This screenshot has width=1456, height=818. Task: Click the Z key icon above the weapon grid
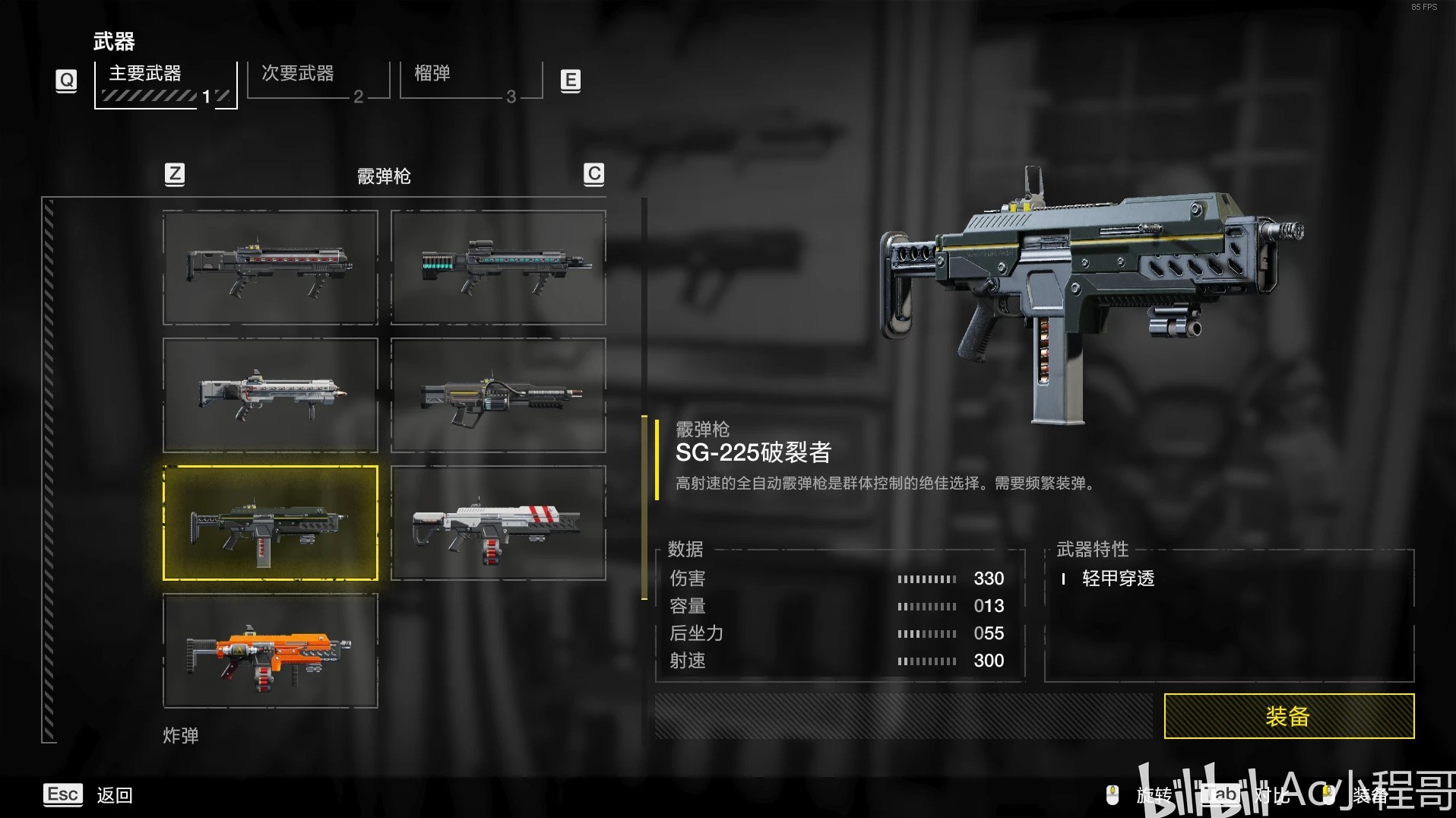pyautogui.click(x=174, y=174)
